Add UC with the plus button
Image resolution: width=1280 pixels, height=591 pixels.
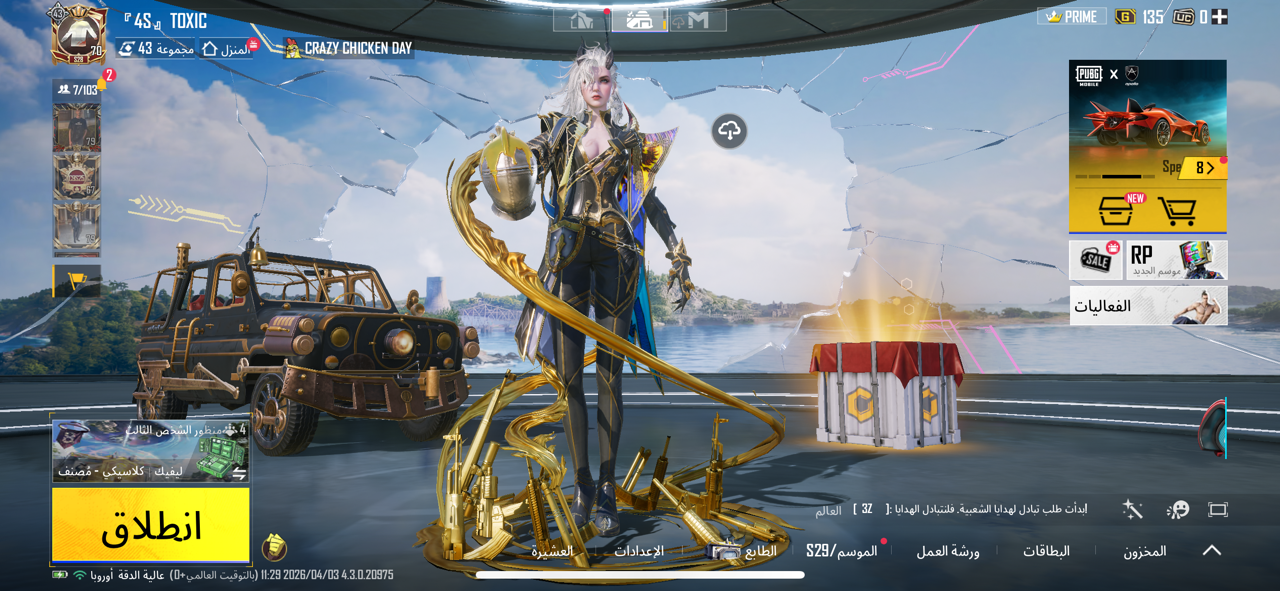pos(1219,17)
